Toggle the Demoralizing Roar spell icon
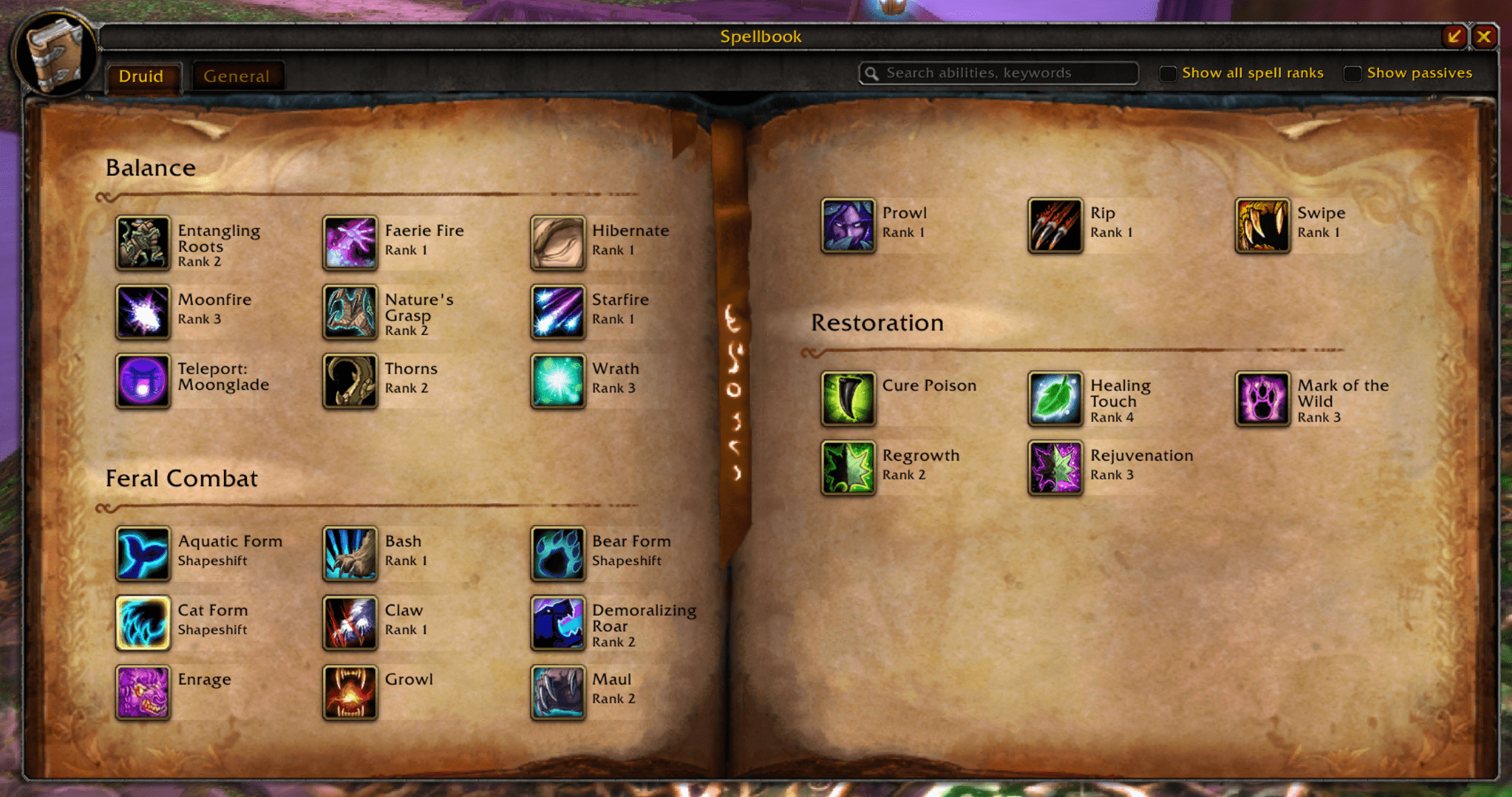The width and height of the screenshot is (1512, 797). point(557,623)
